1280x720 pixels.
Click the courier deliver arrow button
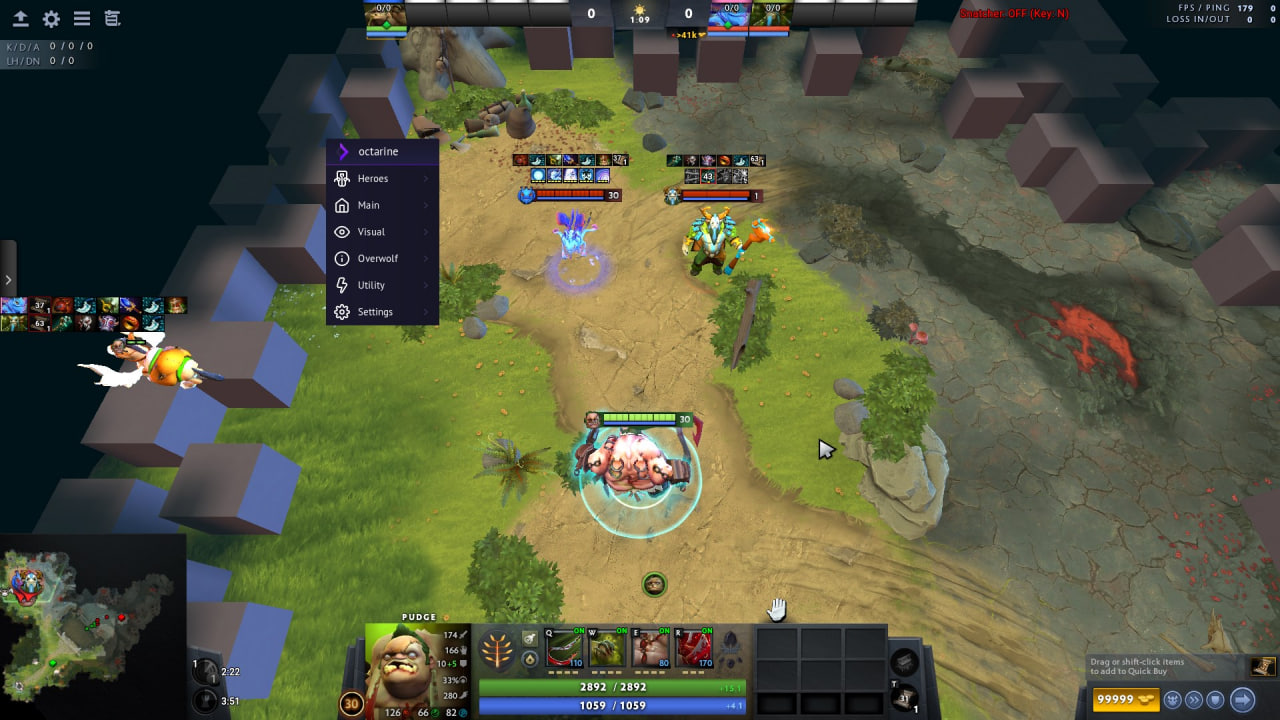1242,700
